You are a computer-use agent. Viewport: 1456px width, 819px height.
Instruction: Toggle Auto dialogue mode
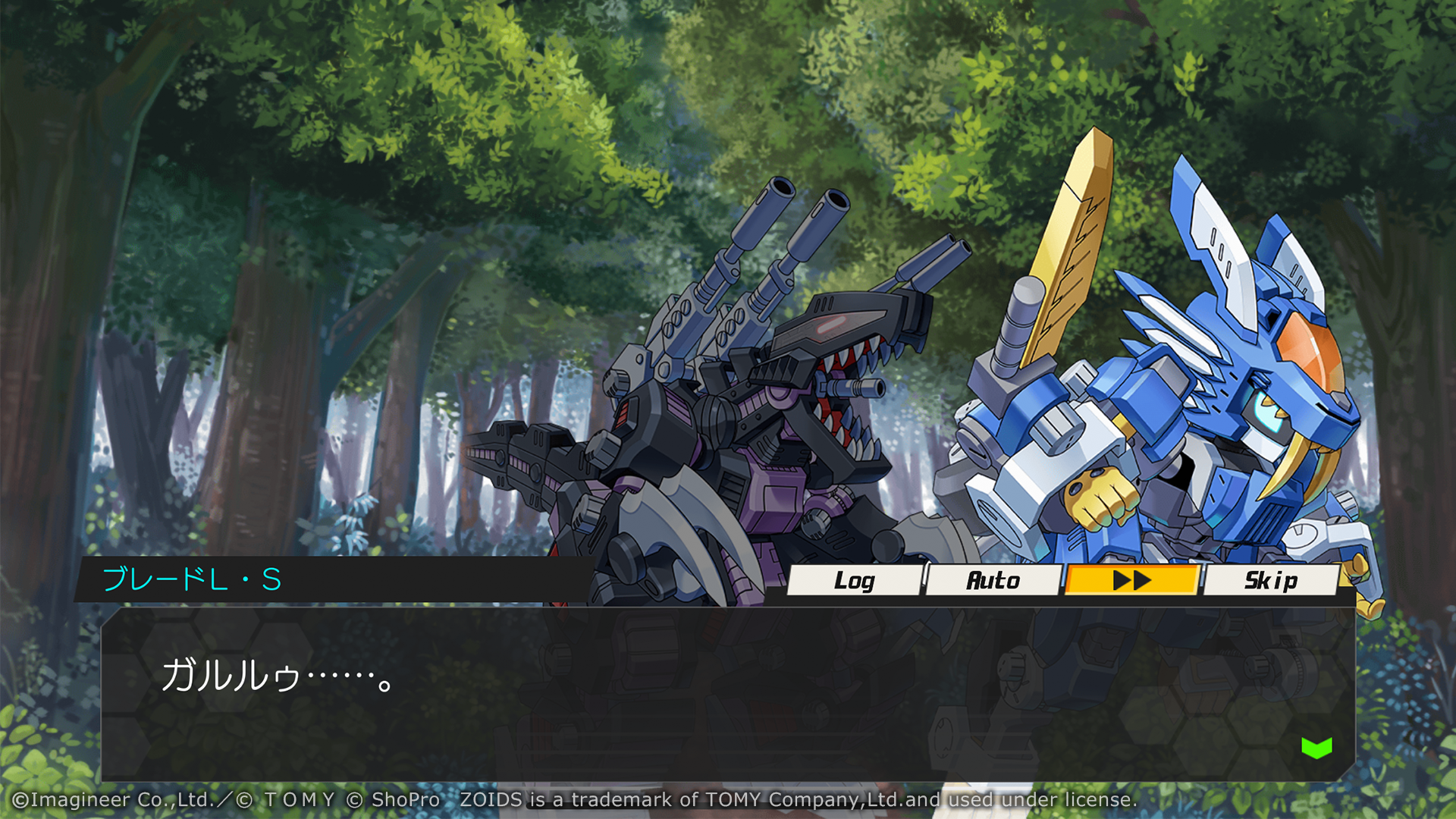click(x=993, y=580)
